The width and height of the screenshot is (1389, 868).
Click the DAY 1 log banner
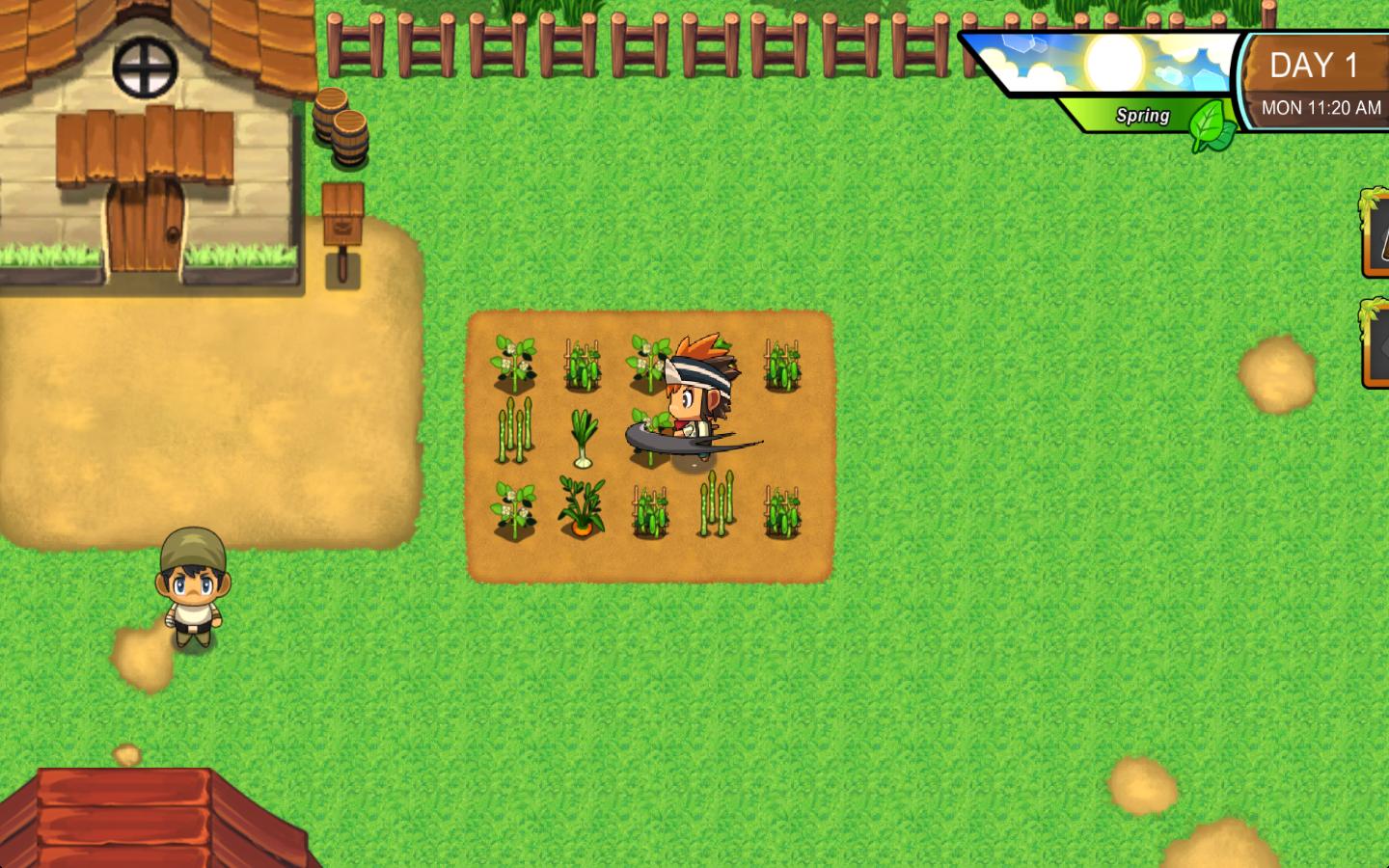(x=1314, y=64)
